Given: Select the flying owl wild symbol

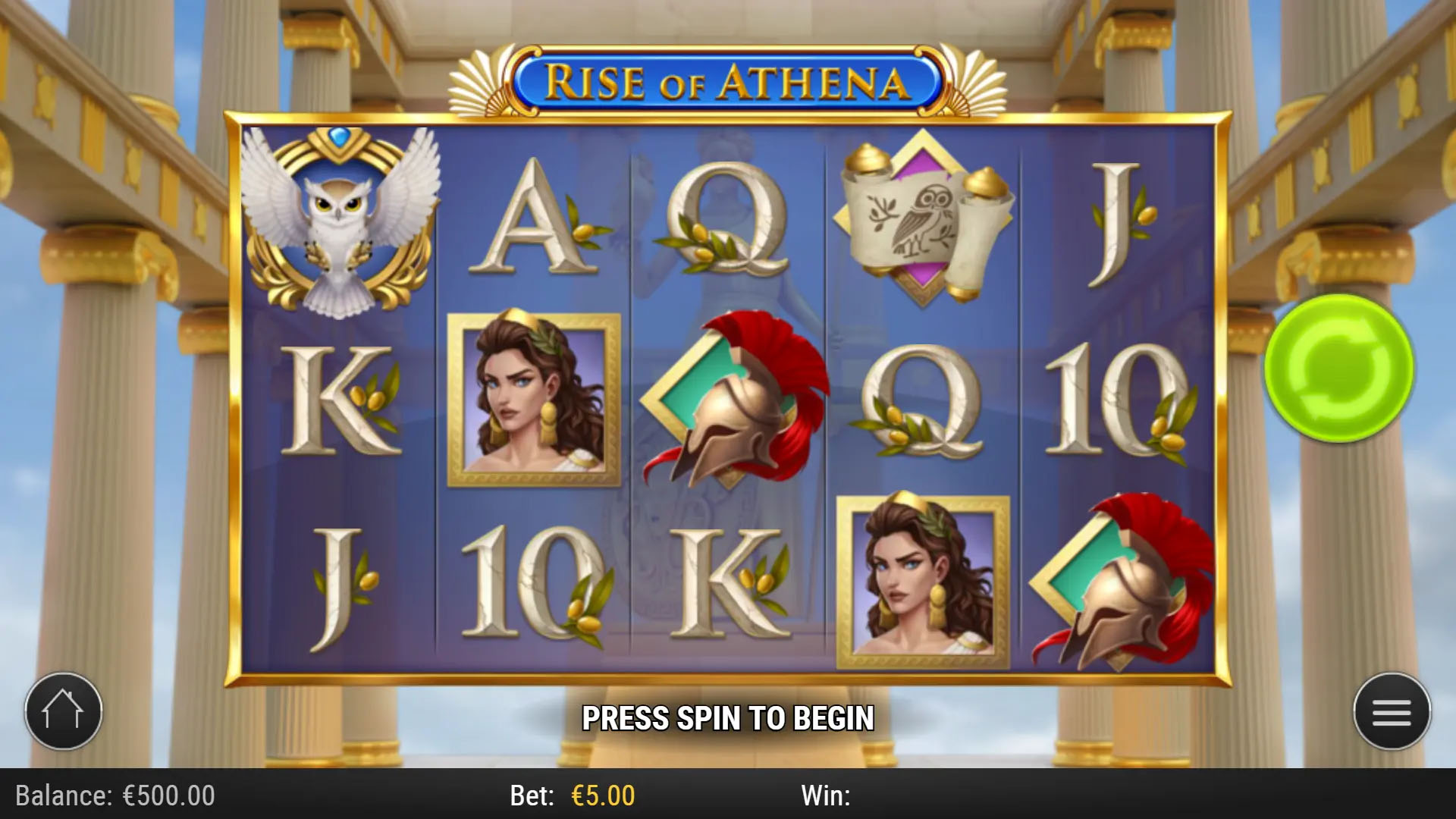Looking at the screenshot, I should 341,220.
